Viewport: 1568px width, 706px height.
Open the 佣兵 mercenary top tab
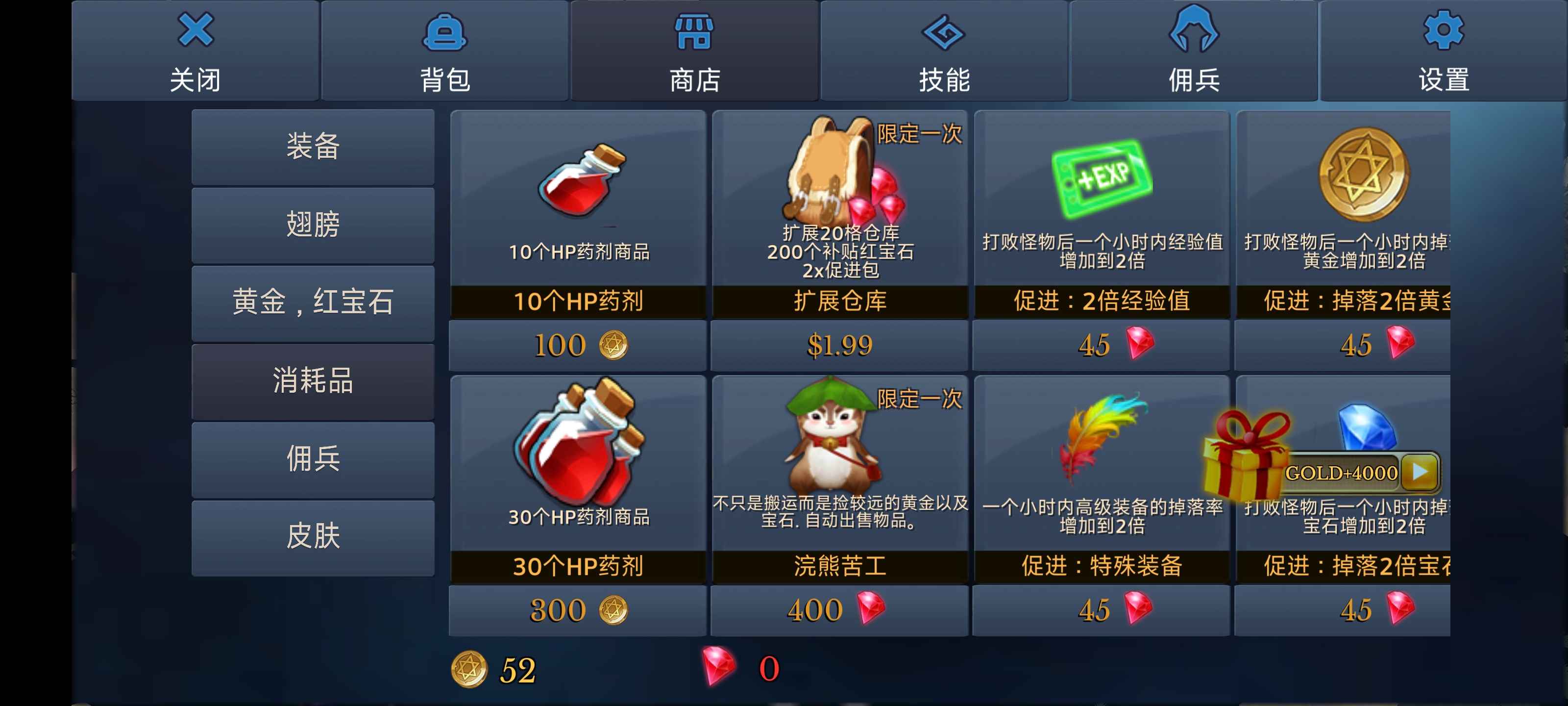(1194, 51)
